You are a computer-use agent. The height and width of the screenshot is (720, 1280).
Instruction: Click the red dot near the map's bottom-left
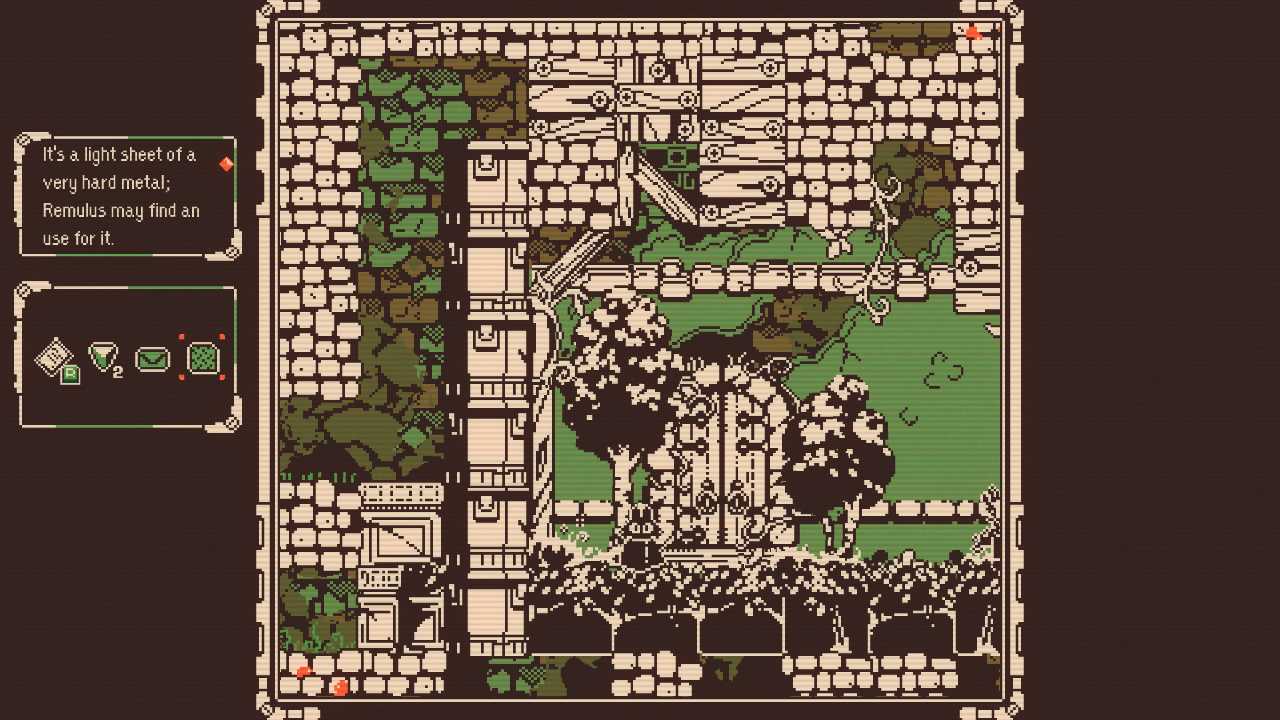pyautogui.click(x=302, y=673)
